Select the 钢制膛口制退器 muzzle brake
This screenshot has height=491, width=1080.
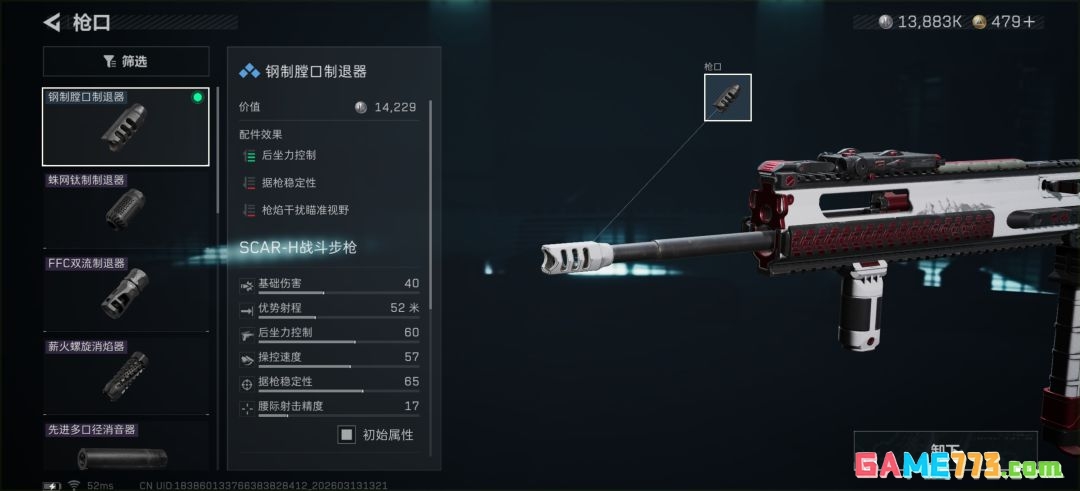click(126, 127)
